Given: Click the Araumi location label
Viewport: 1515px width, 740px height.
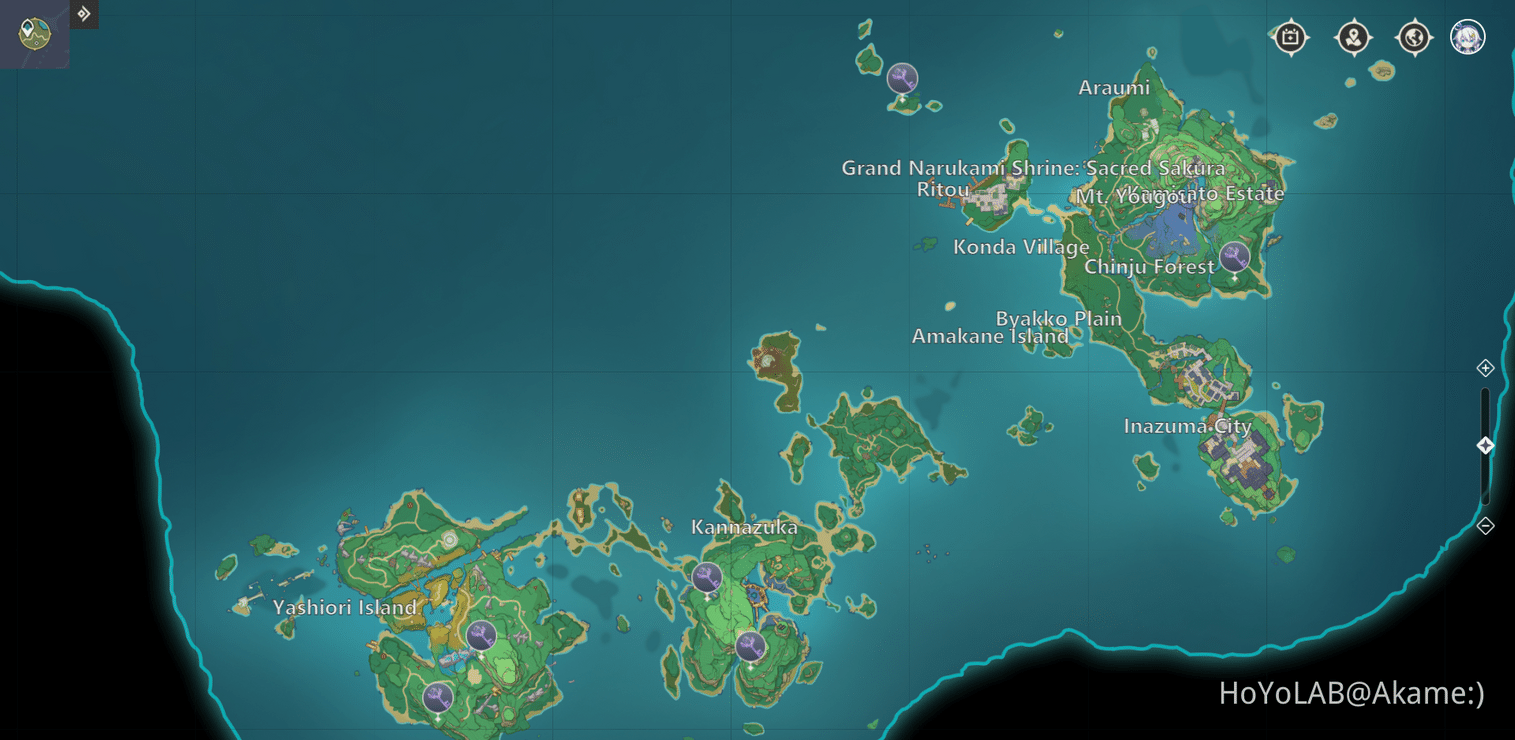Looking at the screenshot, I should [1112, 88].
